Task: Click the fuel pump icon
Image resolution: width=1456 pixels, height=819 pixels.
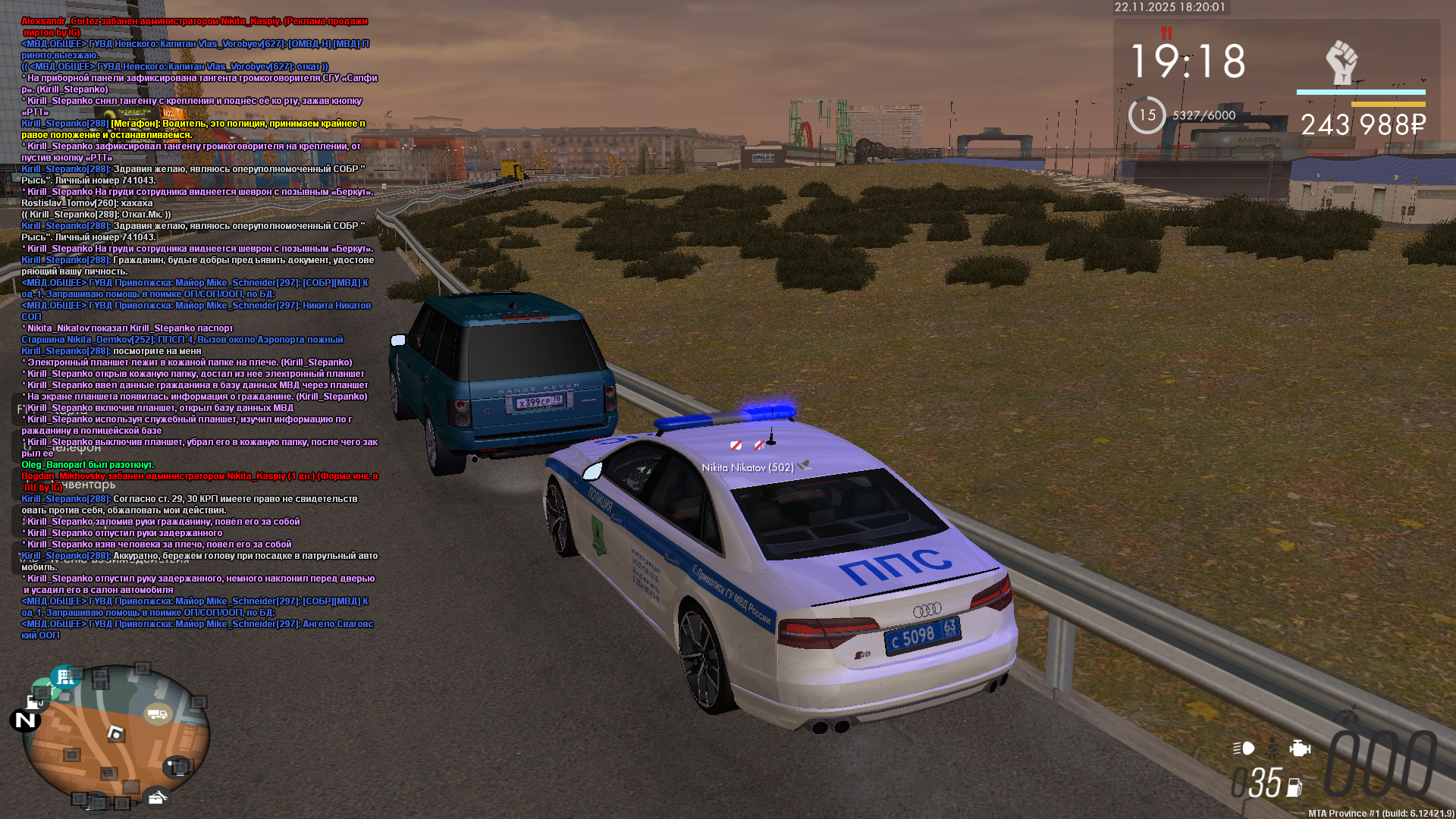Action: pos(1294,788)
